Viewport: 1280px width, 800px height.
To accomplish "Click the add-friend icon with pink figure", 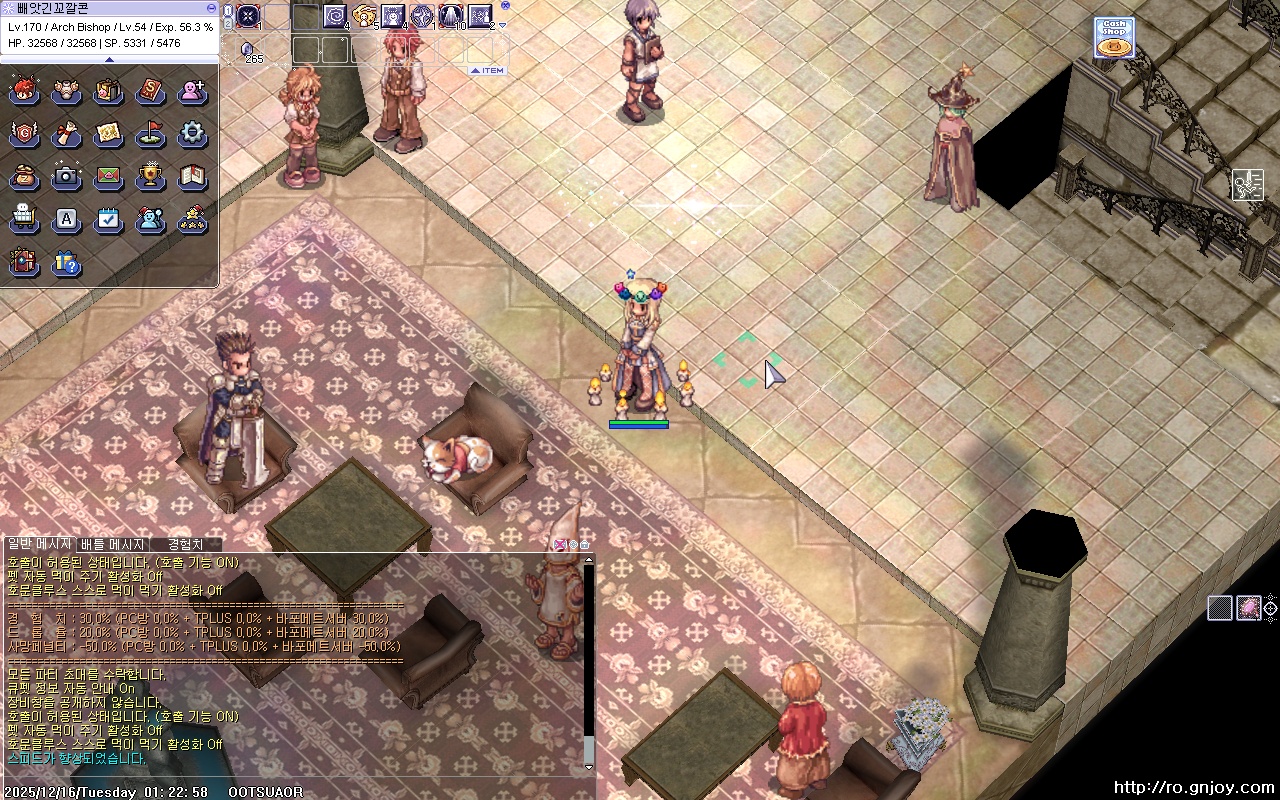I will click(192, 91).
